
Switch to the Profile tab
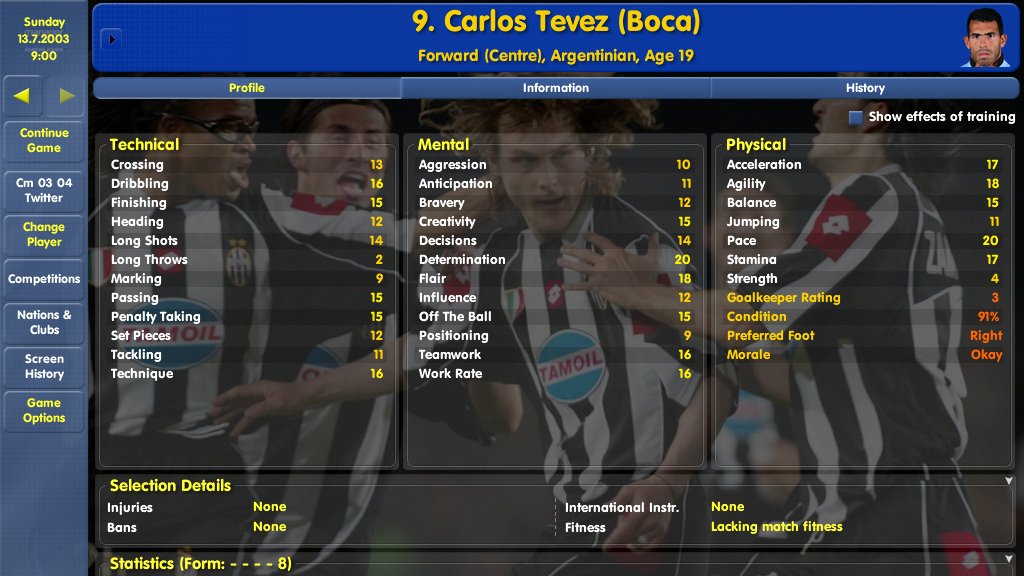point(247,88)
